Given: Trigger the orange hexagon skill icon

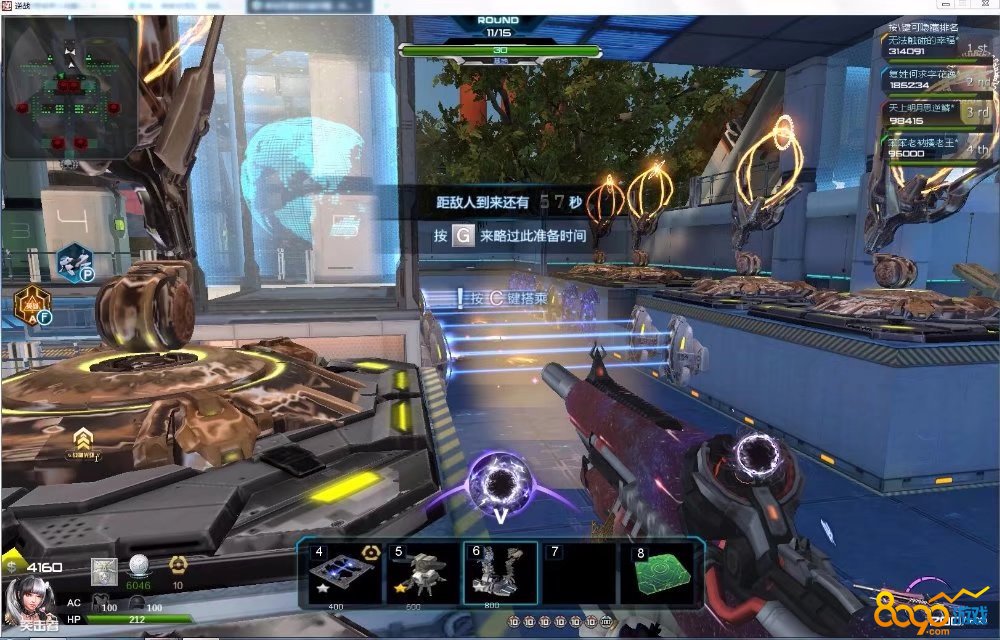Looking at the screenshot, I should pos(32,304).
